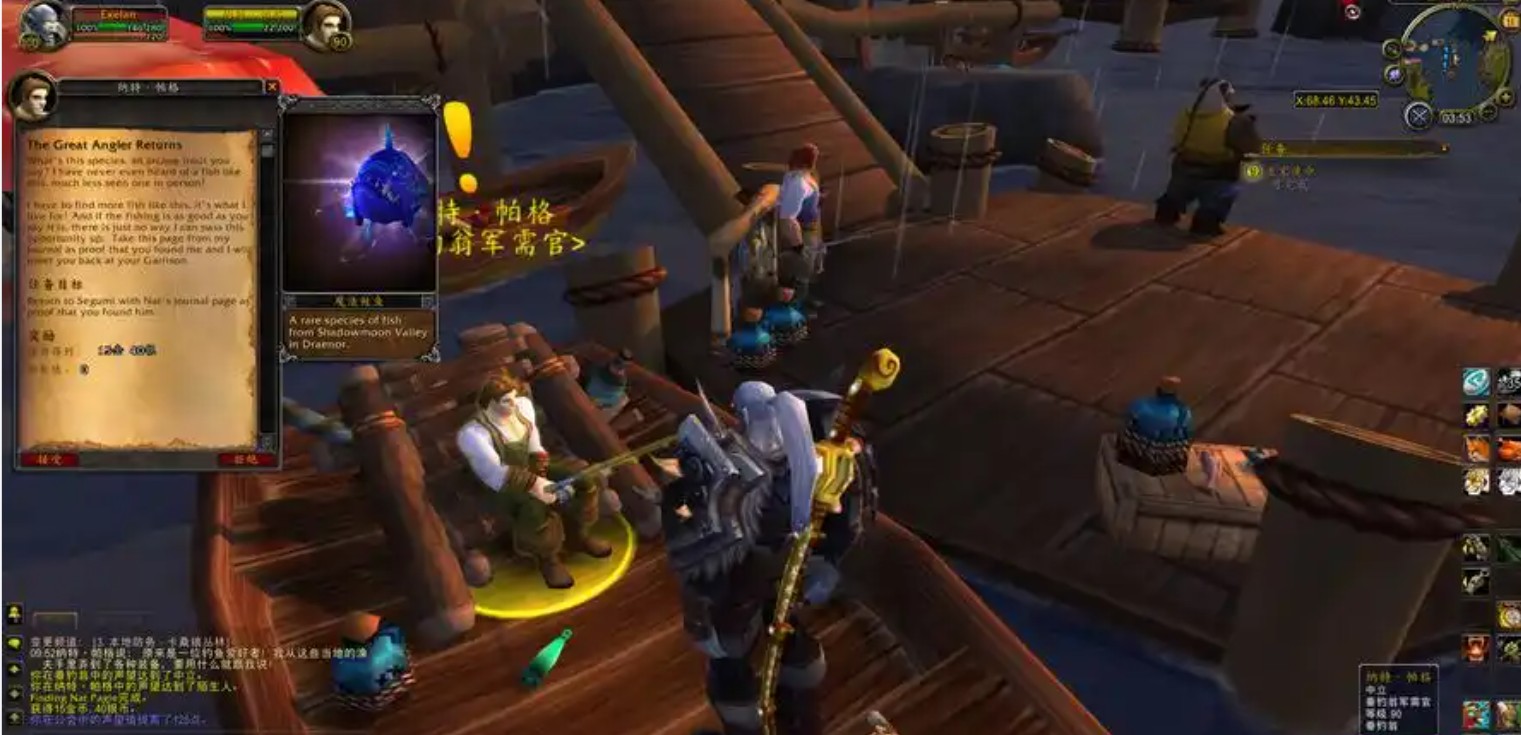This screenshot has height=735, width=1521.
Task: Click the player portrait for Exelan
Action: coord(42,24)
